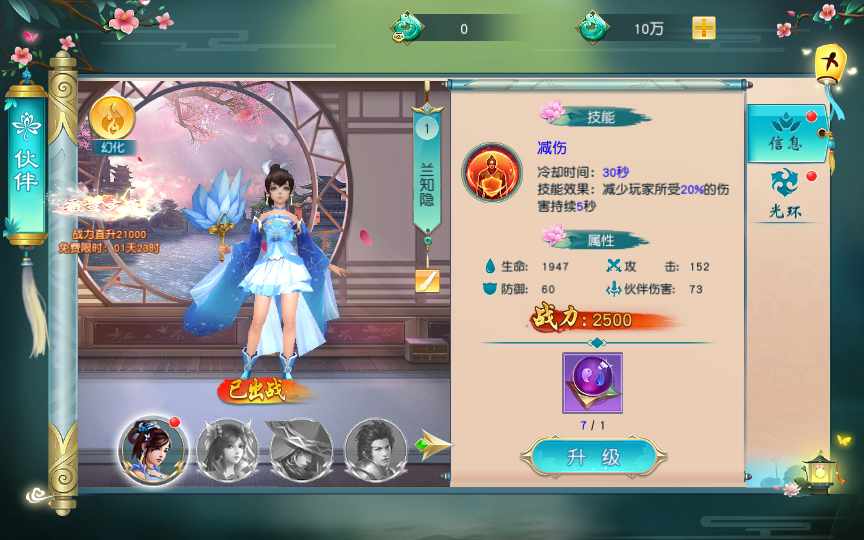Open the 幻化 transformation icon

112,123
